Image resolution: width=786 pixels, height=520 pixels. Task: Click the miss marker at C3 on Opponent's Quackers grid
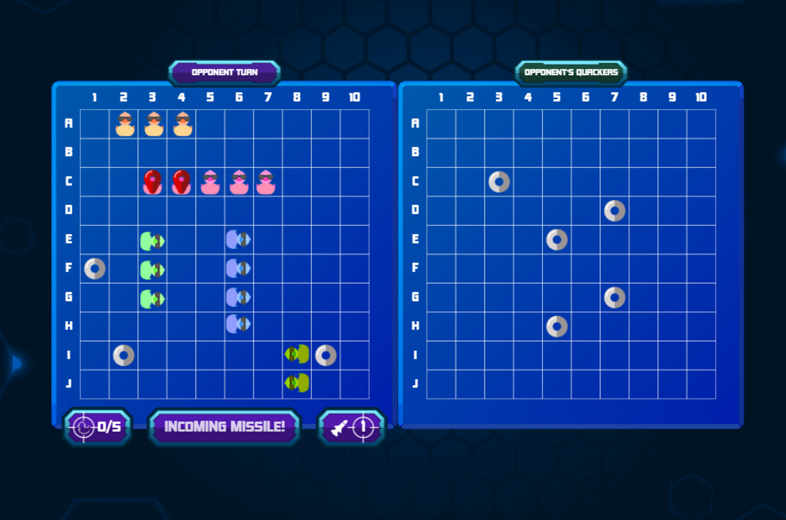499,182
